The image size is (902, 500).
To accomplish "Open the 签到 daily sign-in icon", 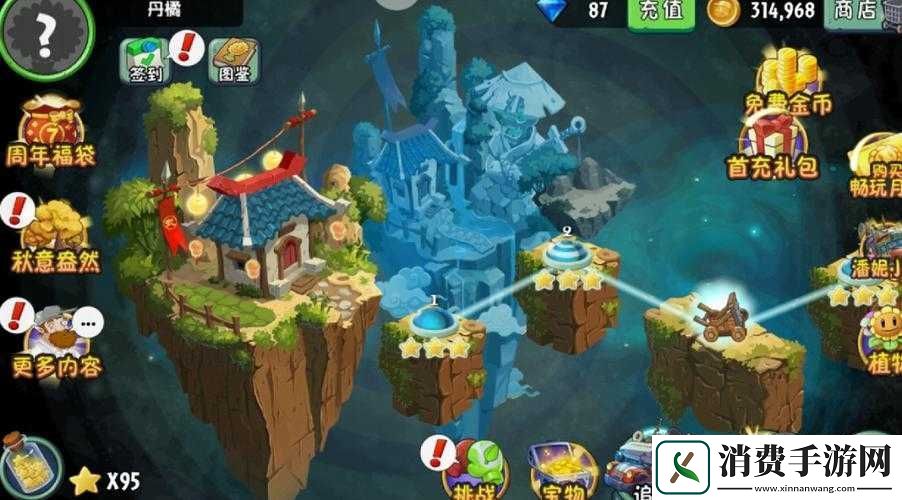I will 145,59.
